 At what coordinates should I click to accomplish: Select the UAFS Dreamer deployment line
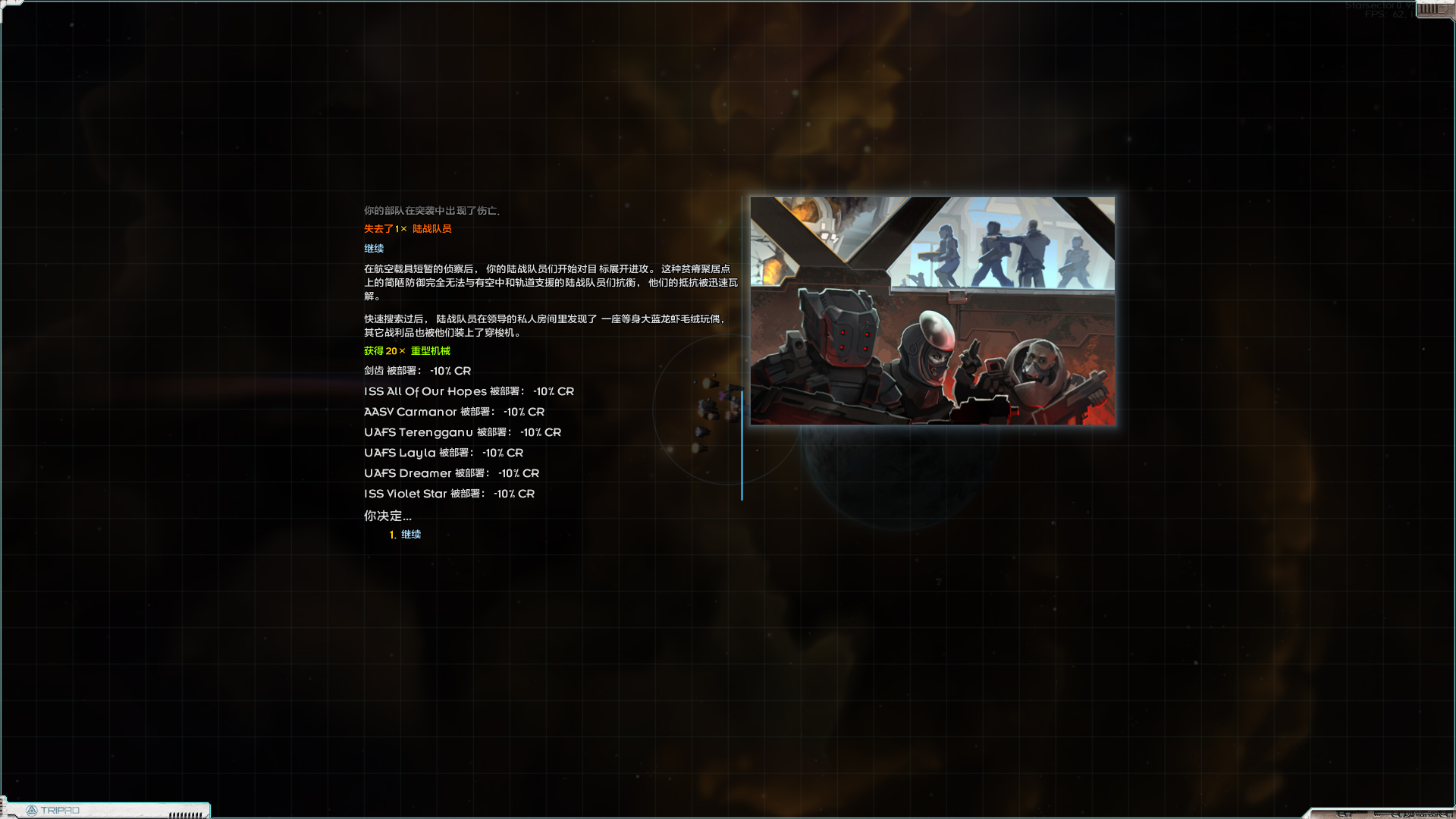[451, 472]
